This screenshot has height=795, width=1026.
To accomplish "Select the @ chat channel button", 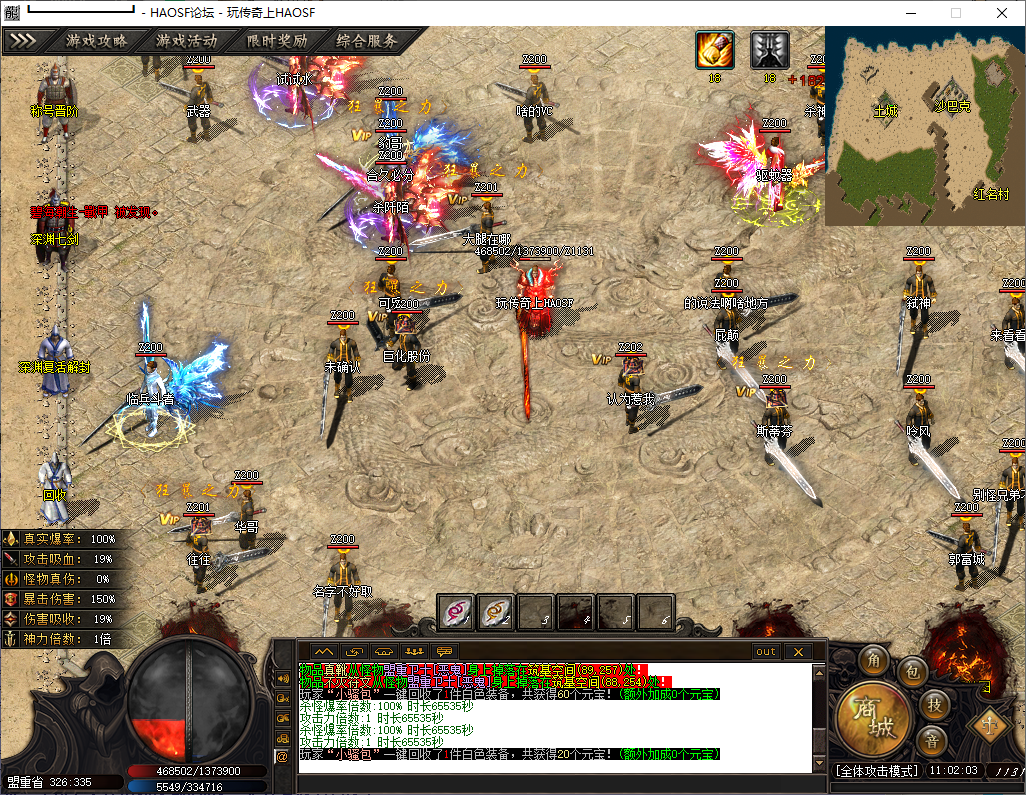I will click(x=281, y=757).
